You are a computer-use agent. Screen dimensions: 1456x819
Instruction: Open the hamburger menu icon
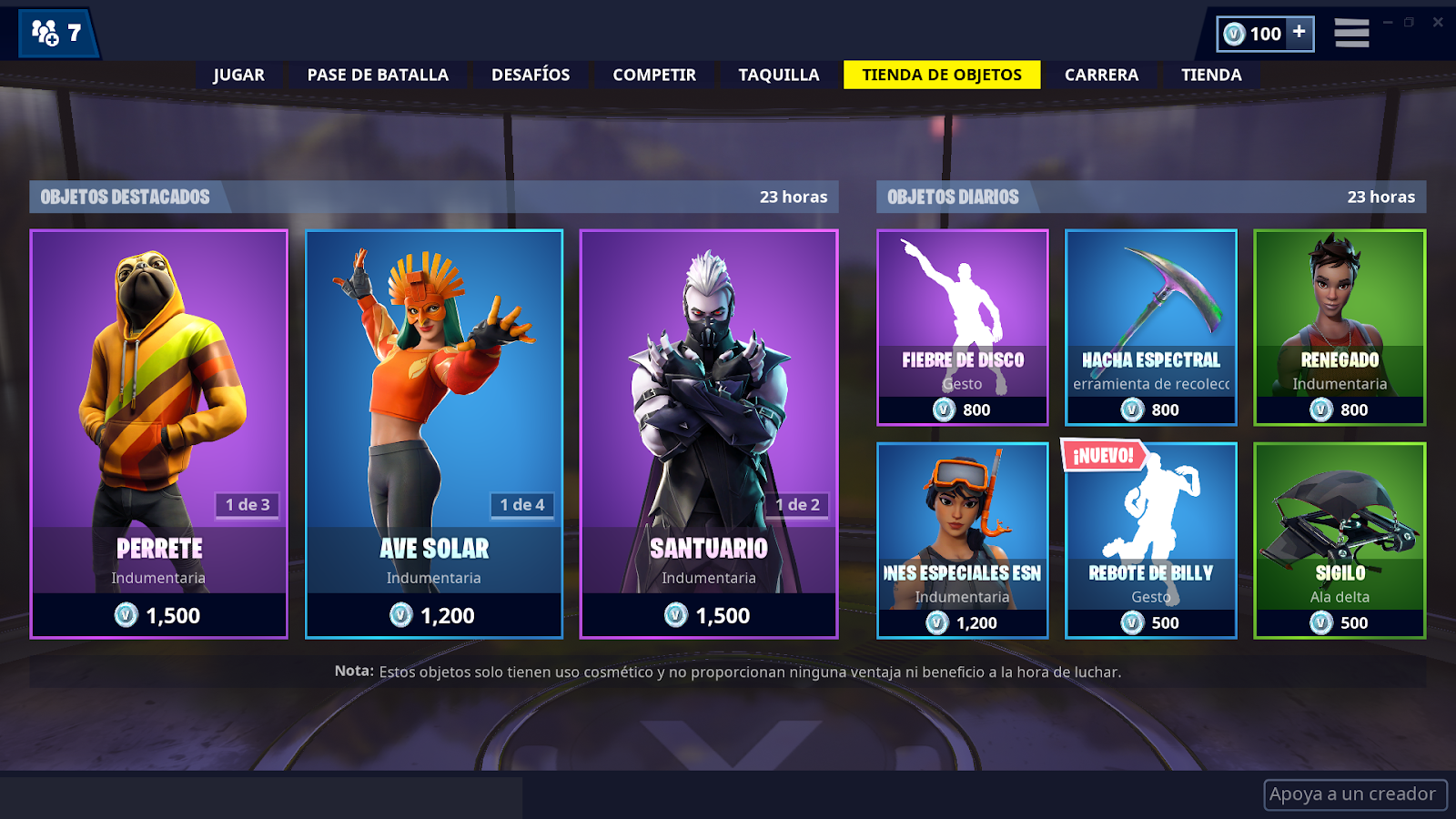pyautogui.click(x=1351, y=32)
